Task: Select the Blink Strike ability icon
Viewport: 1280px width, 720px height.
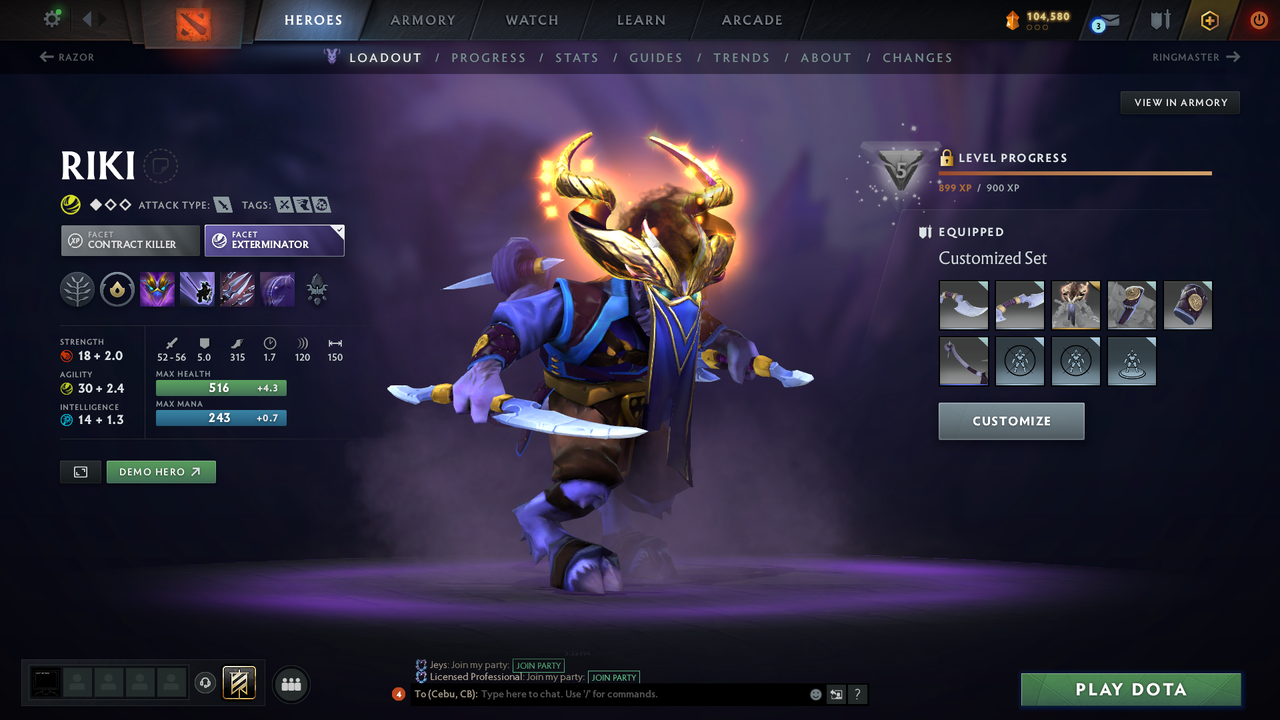Action: coord(197,289)
